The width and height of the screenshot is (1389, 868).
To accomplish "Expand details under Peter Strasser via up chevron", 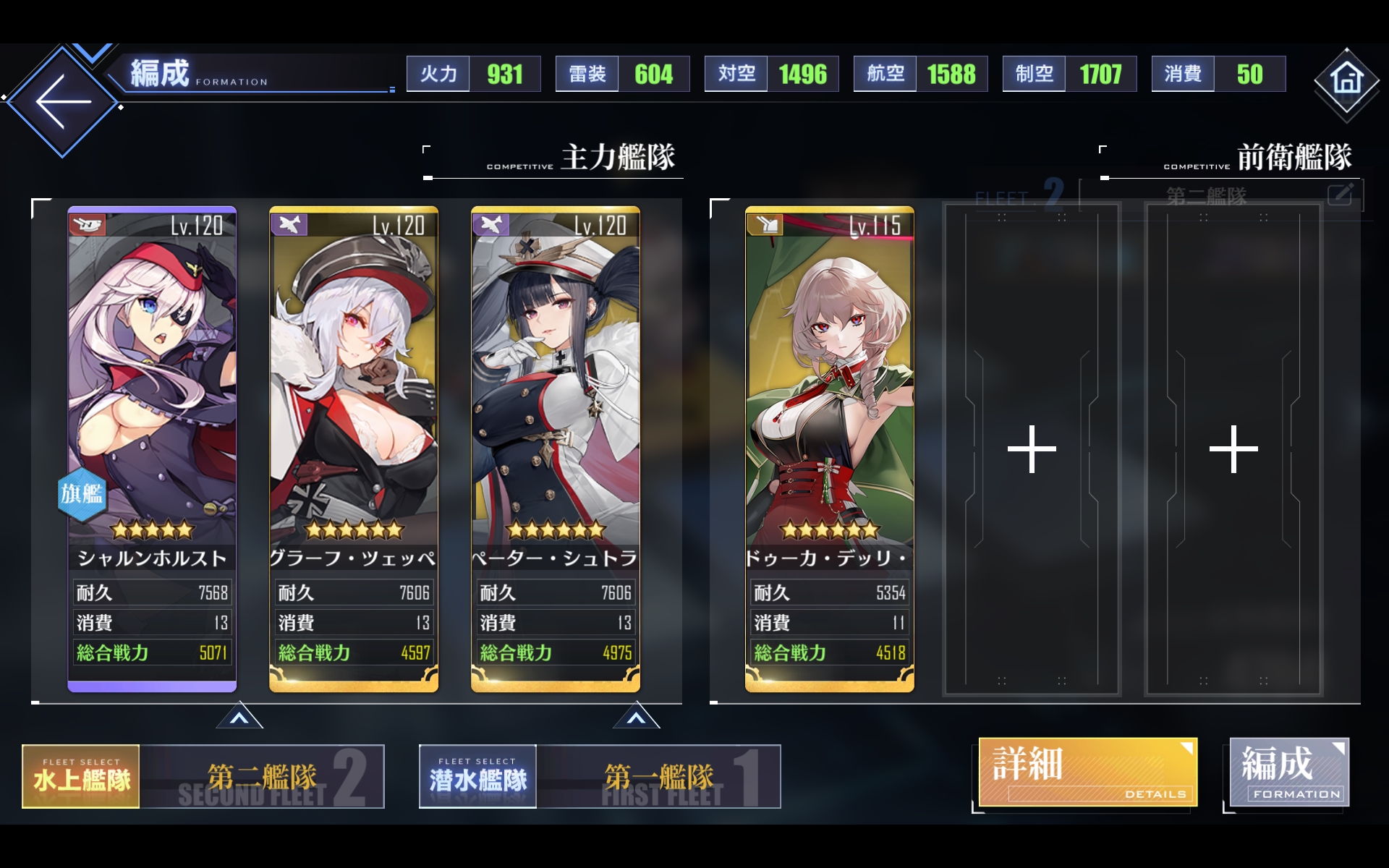I will click(x=637, y=717).
